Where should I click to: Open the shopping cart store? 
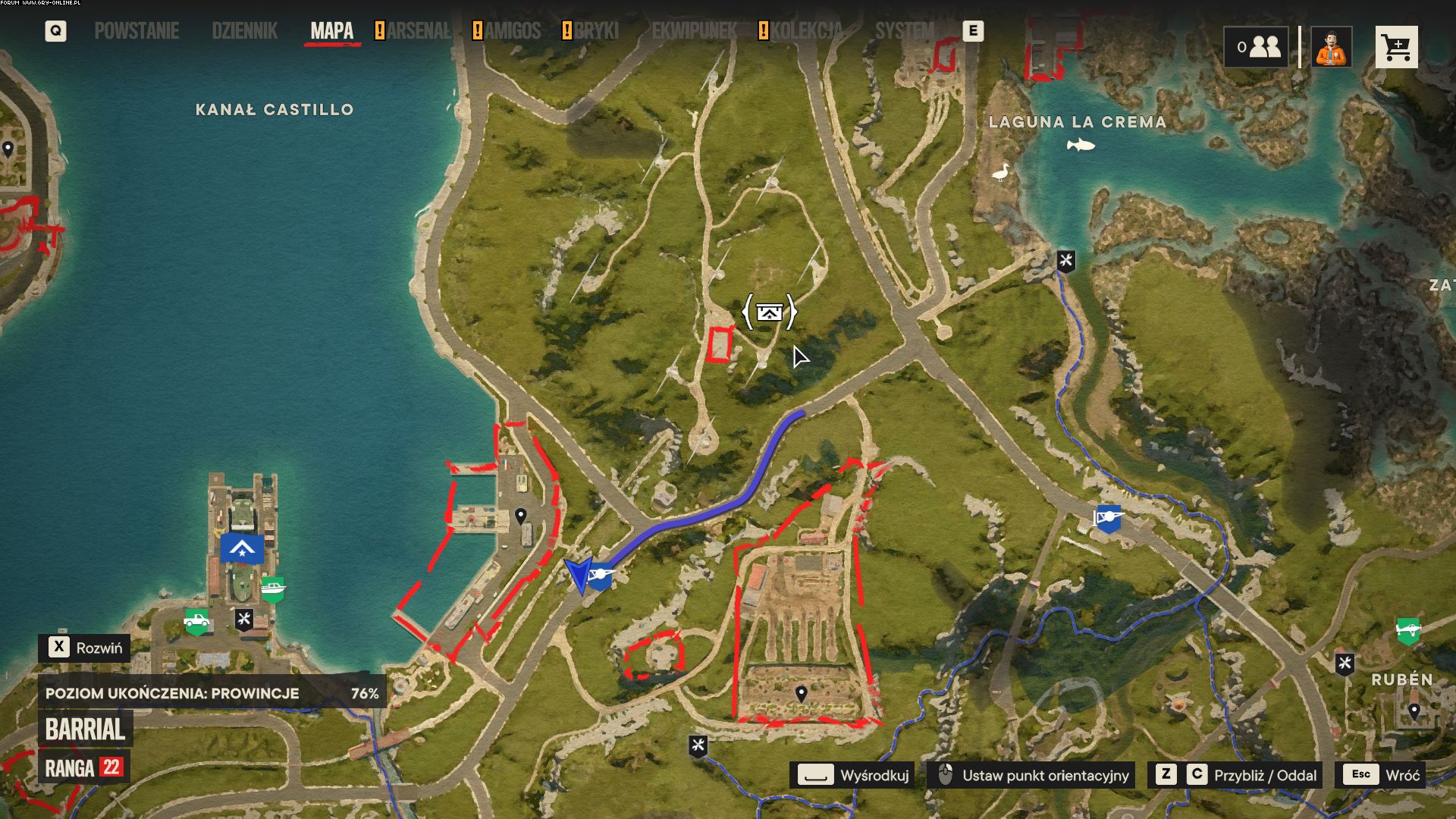[x=1396, y=48]
